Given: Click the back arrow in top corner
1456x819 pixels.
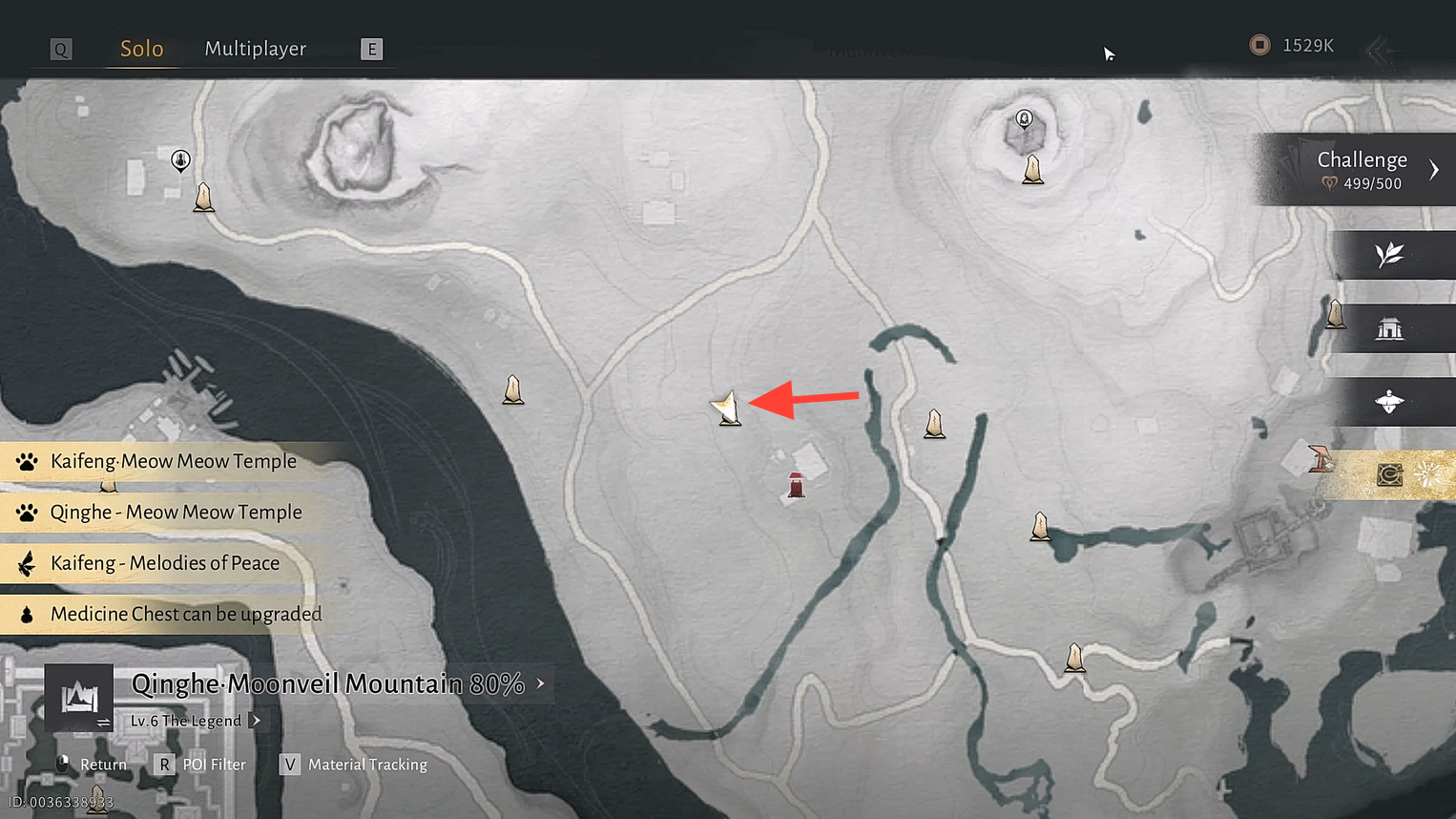Looking at the screenshot, I should [1379, 50].
